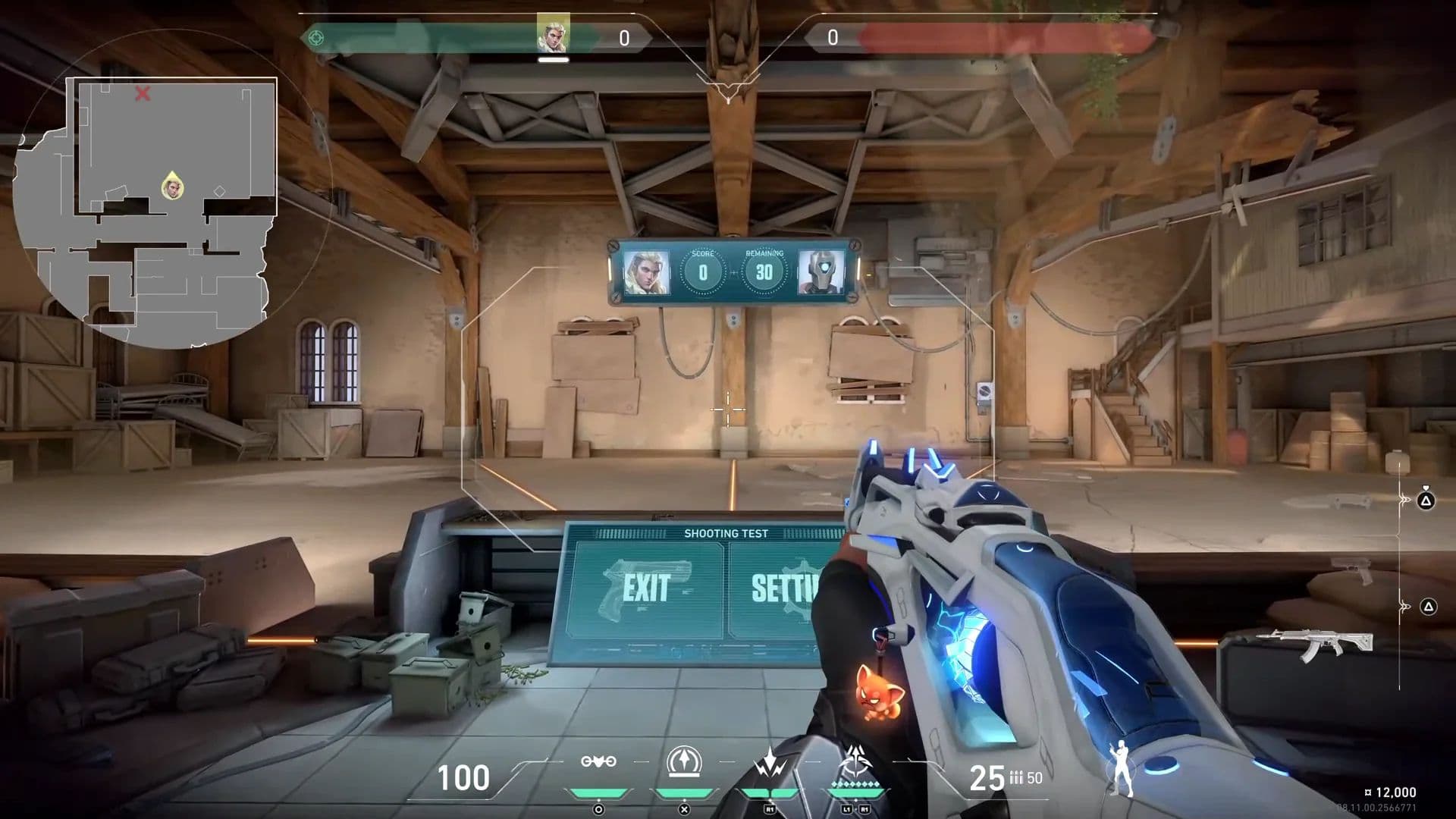
Task: Click the robot bot portrait on the scoreboard
Action: click(x=822, y=273)
